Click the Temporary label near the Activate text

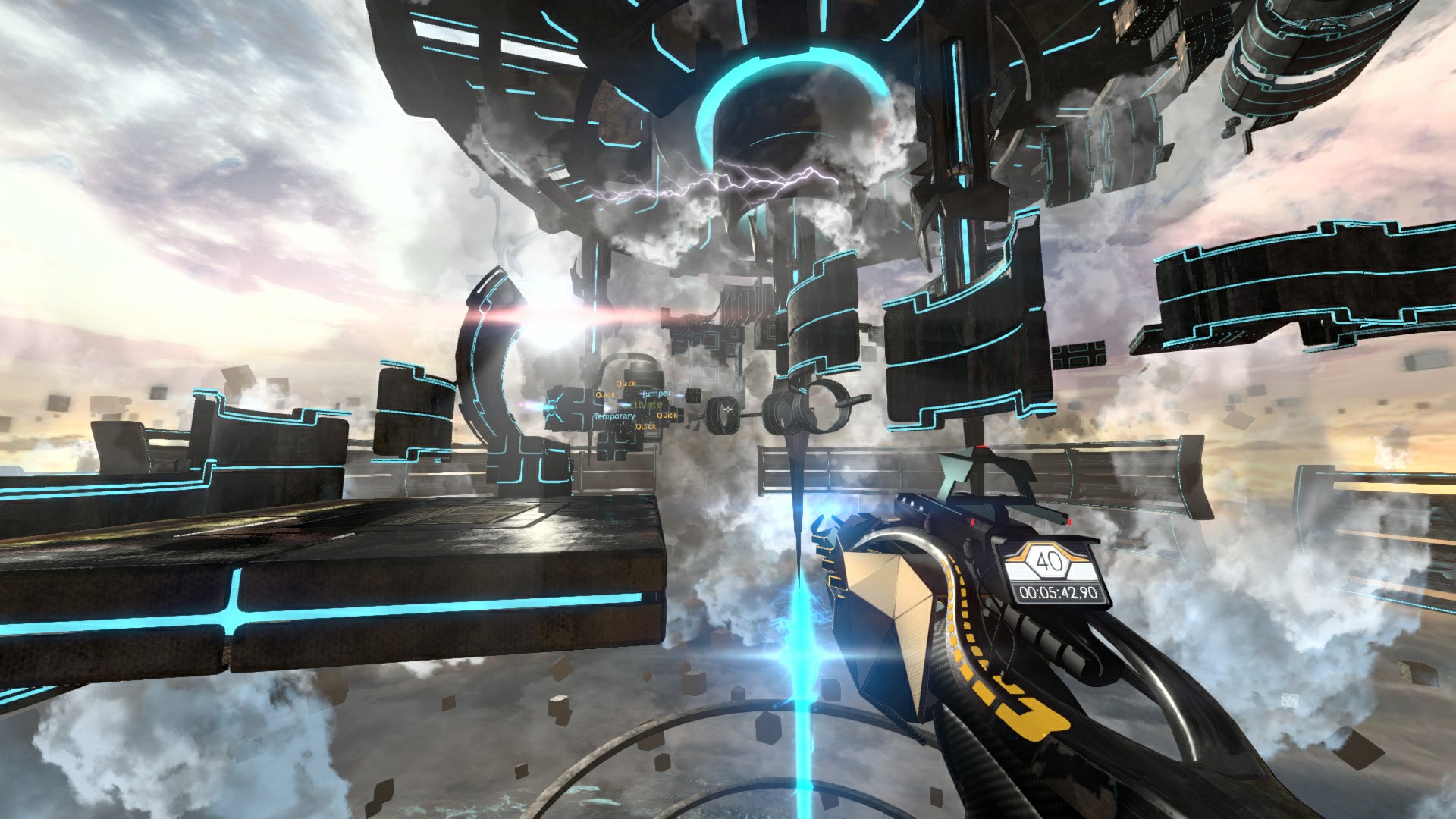click(x=614, y=416)
